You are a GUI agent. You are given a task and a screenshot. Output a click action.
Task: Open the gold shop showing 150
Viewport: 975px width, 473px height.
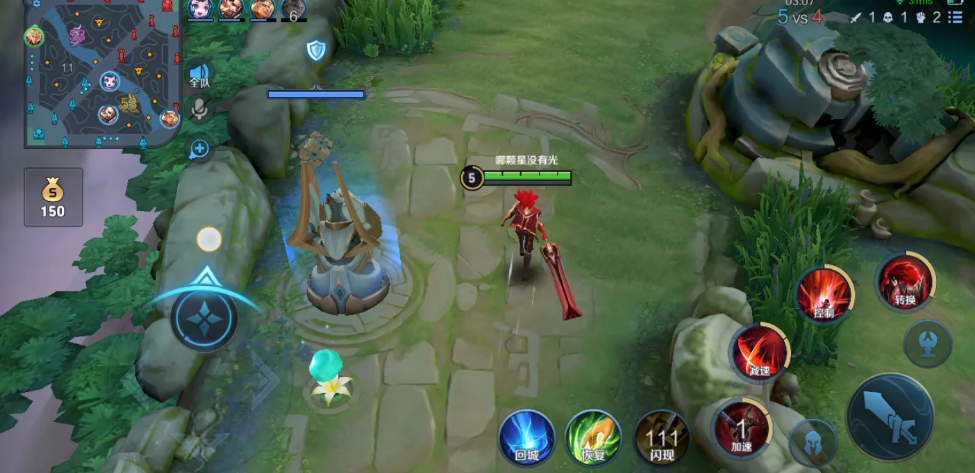(53, 196)
